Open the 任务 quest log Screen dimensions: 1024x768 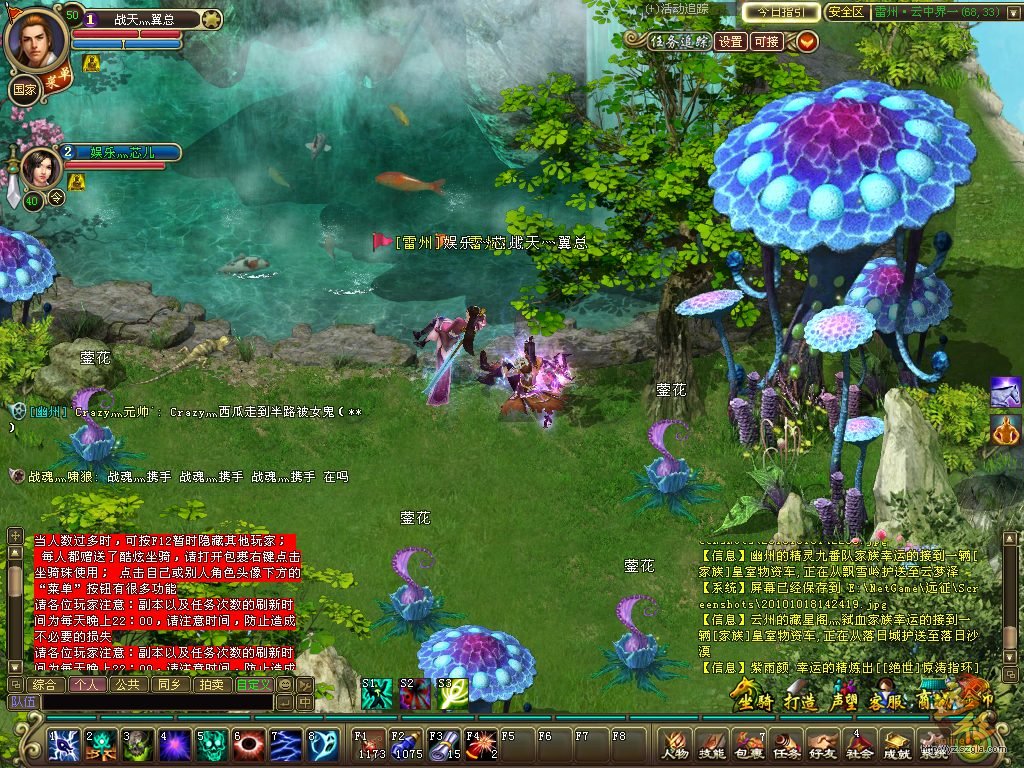pyautogui.click(x=785, y=744)
